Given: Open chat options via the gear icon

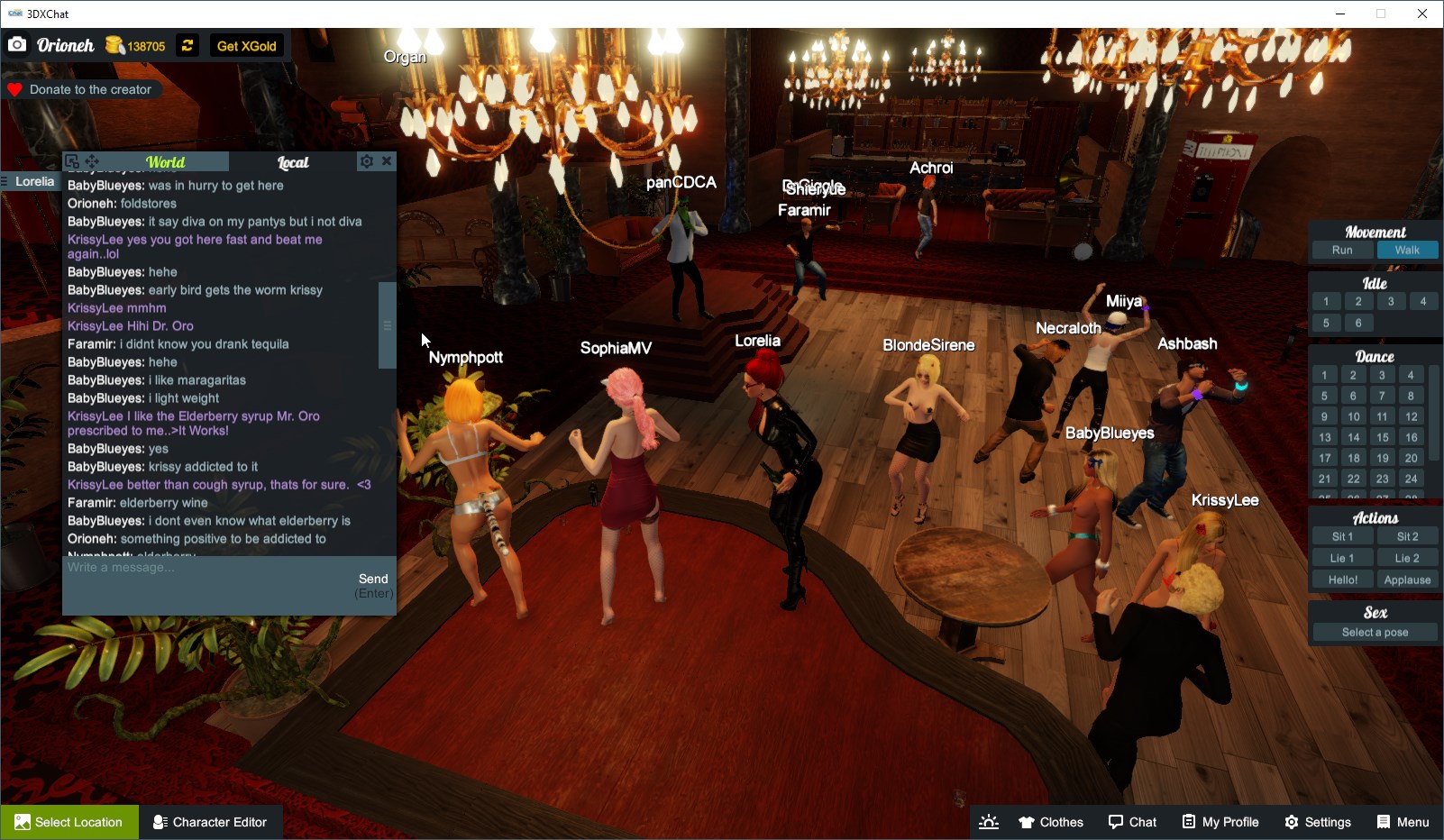Looking at the screenshot, I should (x=366, y=160).
